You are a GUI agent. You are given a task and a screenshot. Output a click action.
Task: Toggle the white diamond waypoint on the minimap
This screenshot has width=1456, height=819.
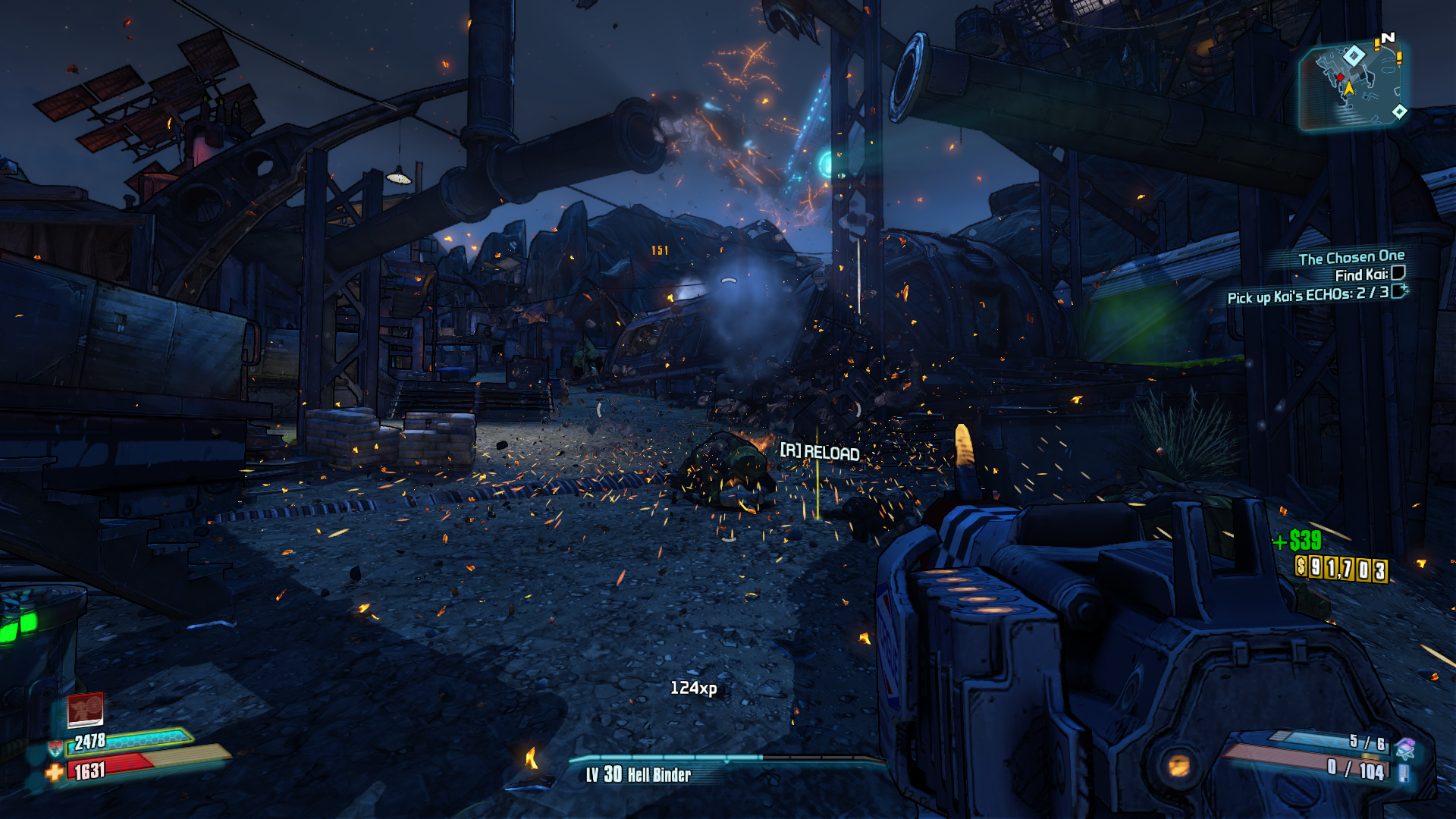click(1354, 56)
